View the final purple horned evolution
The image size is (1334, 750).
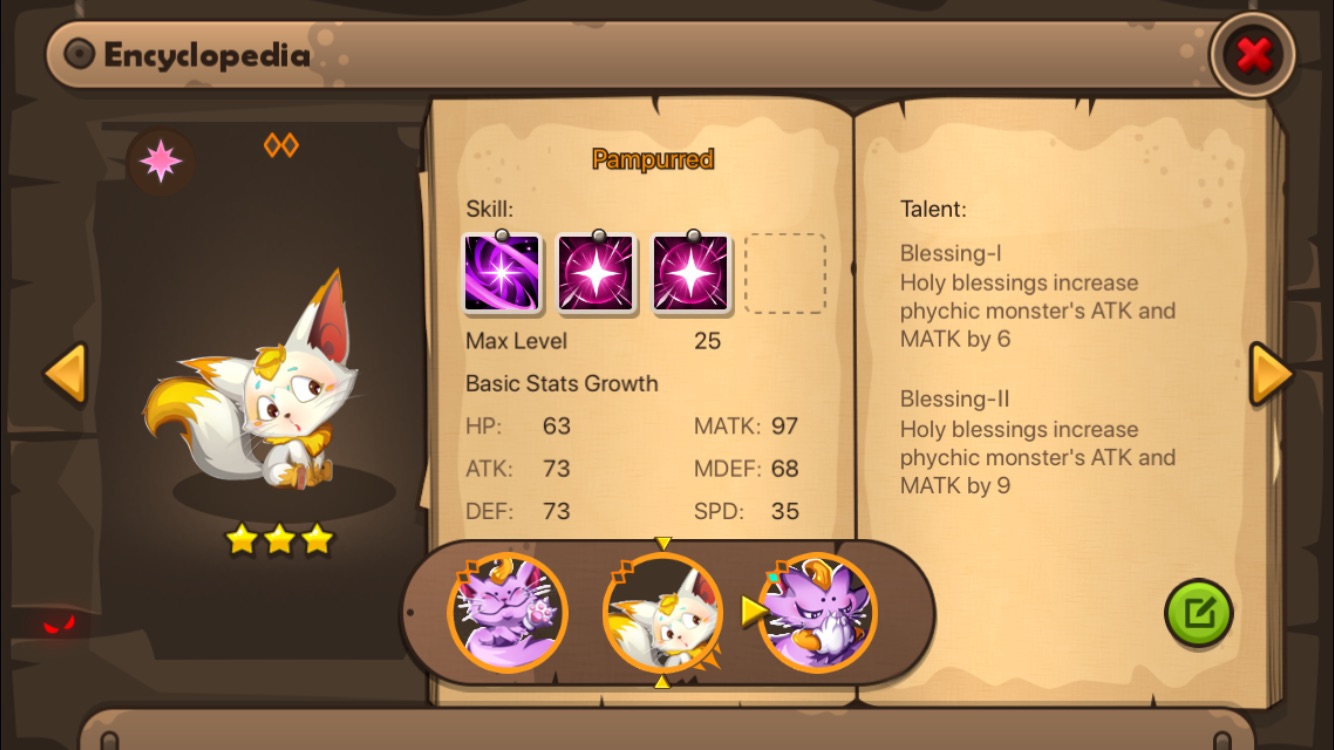pyautogui.click(x=817, y=612)
